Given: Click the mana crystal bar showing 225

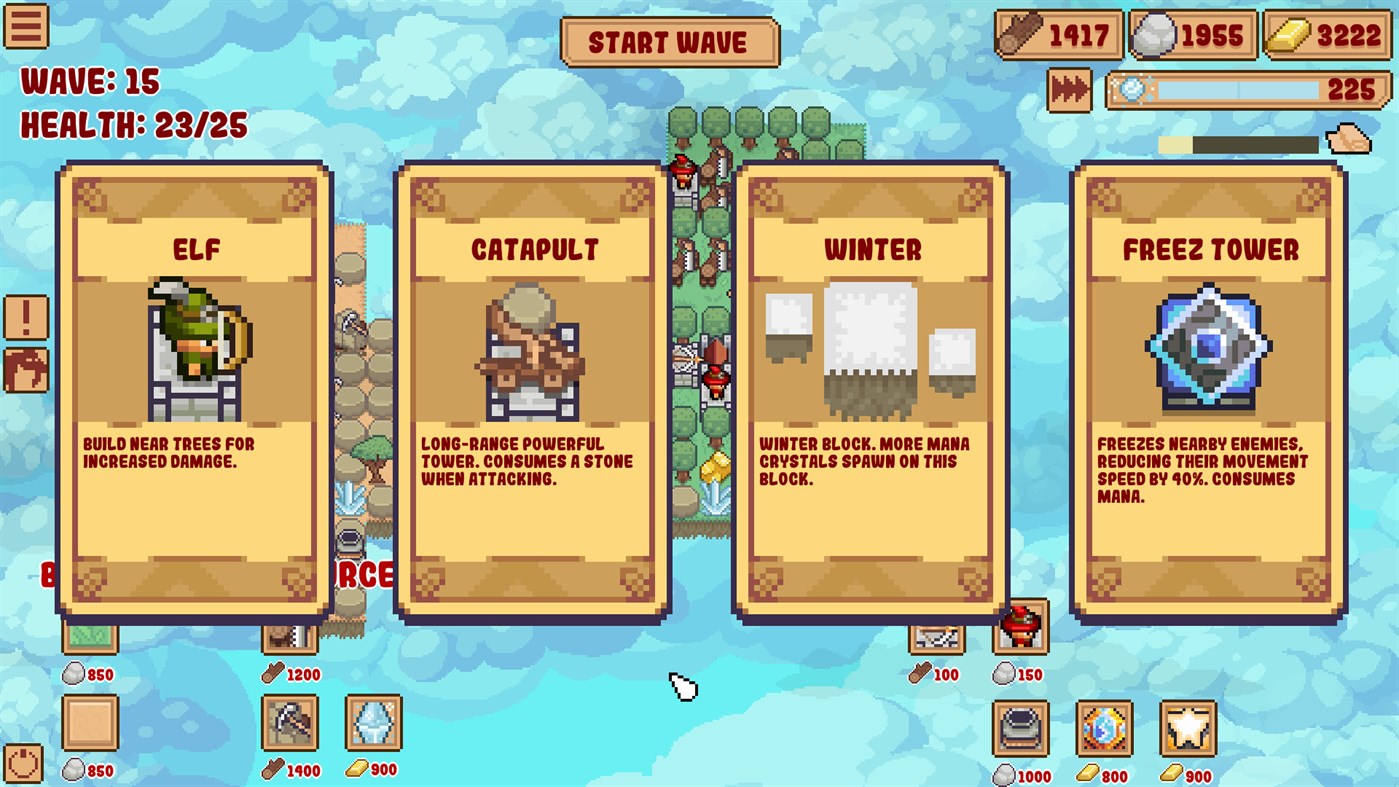Looking at the screenshot, I should 1248,90.
